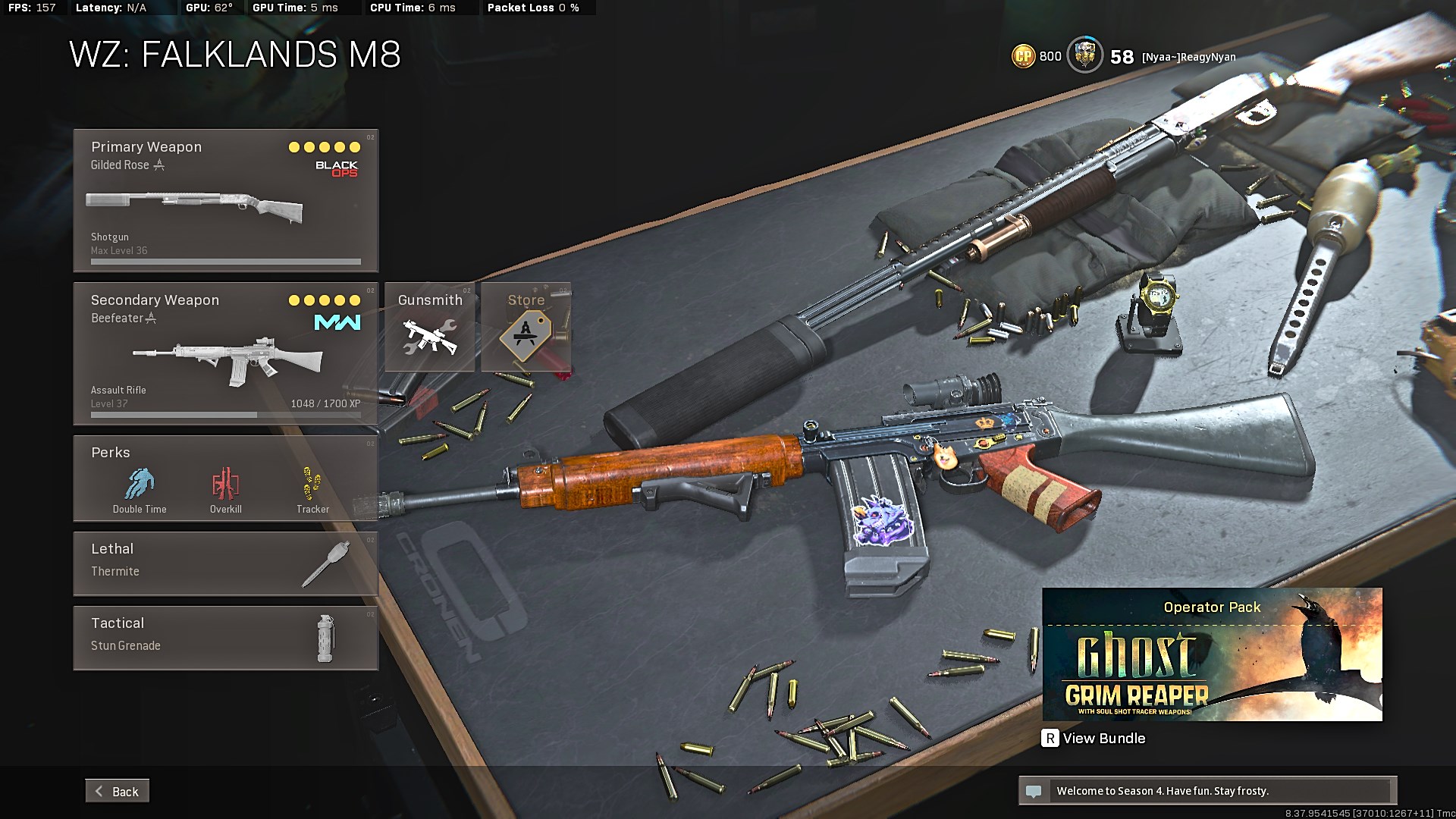The width and height of the screenshot is (1456, 819).
Task: Go Back to the previous menu
Action: [x=118, y=791]
